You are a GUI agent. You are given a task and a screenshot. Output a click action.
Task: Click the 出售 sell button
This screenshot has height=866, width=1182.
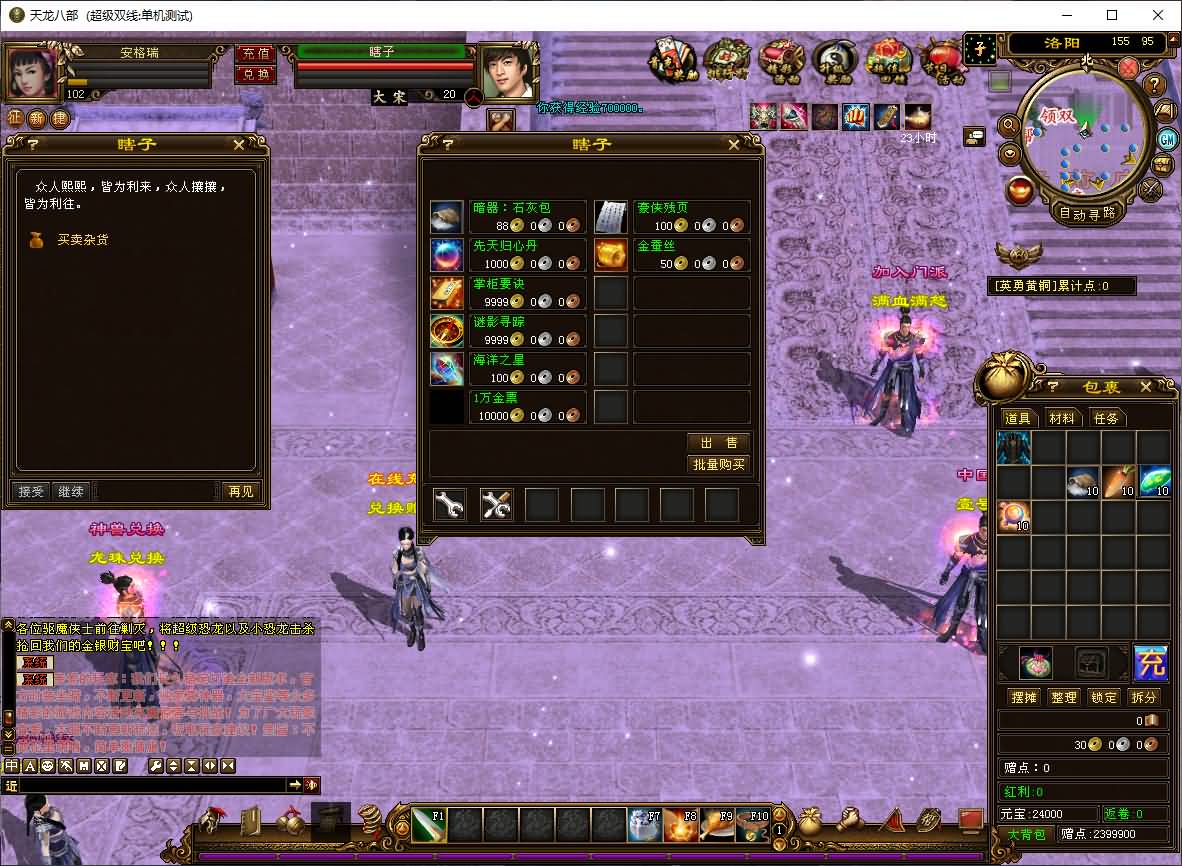coord(718,443)
